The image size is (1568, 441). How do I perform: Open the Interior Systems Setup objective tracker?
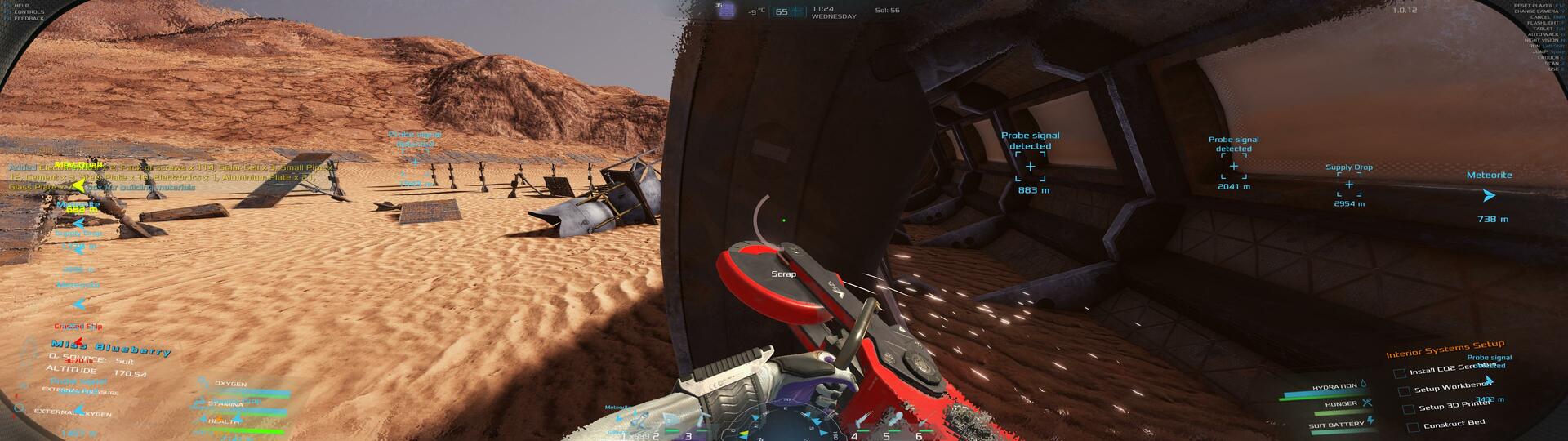click(1445, 350)
